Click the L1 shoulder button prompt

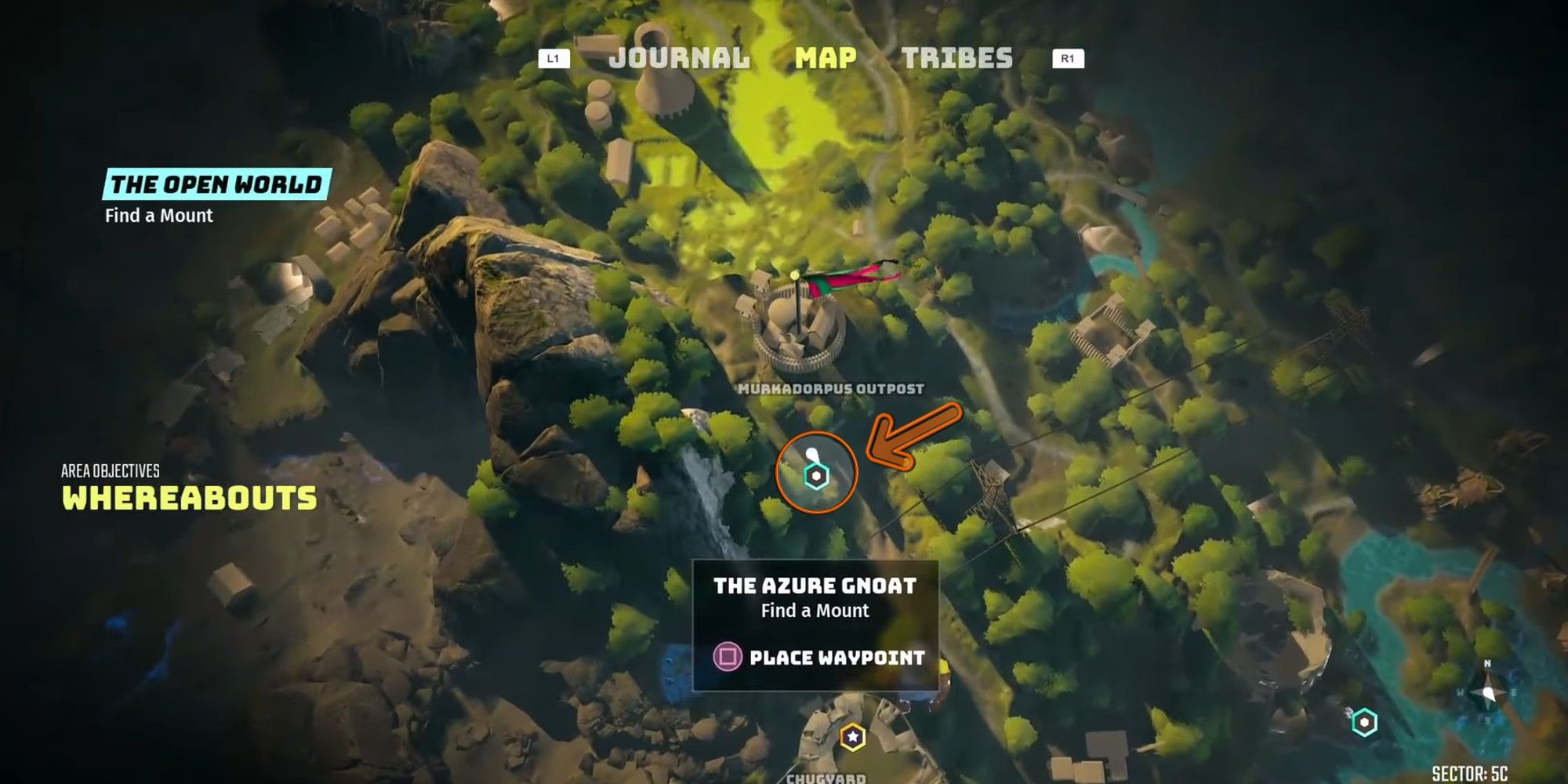click(552, 57)
